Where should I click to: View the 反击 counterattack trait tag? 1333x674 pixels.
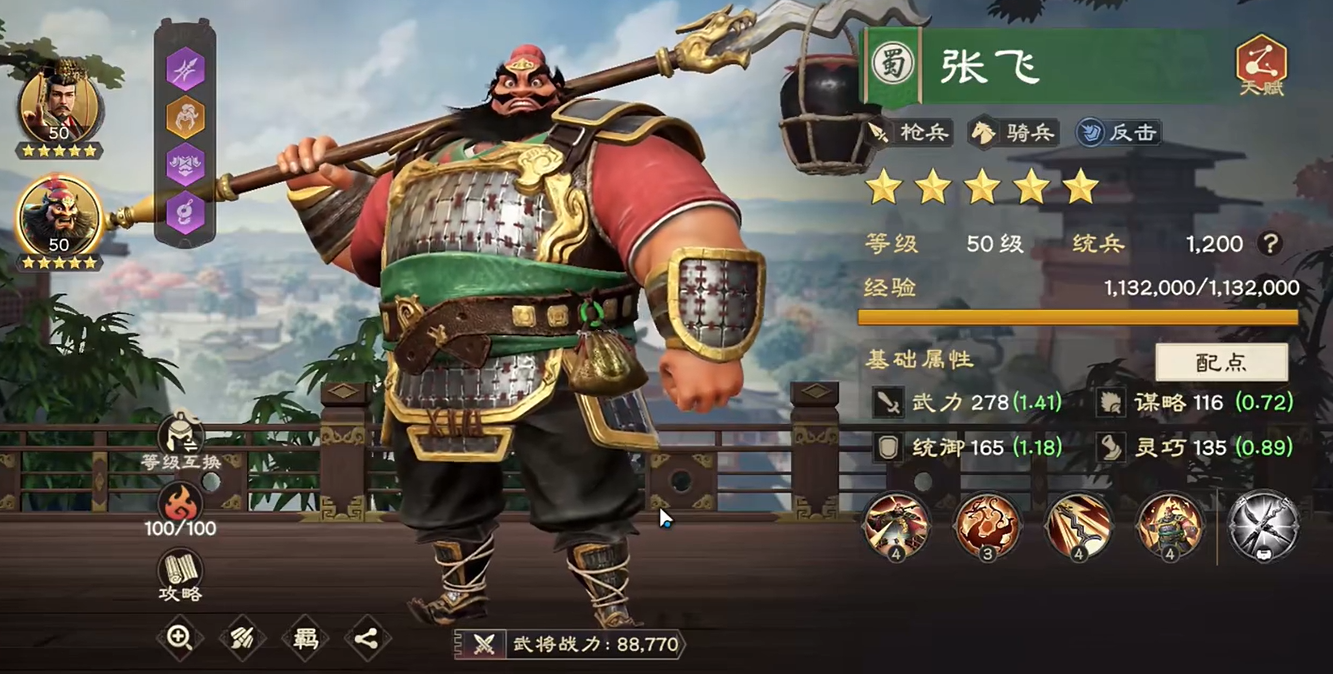point(1118,132)
